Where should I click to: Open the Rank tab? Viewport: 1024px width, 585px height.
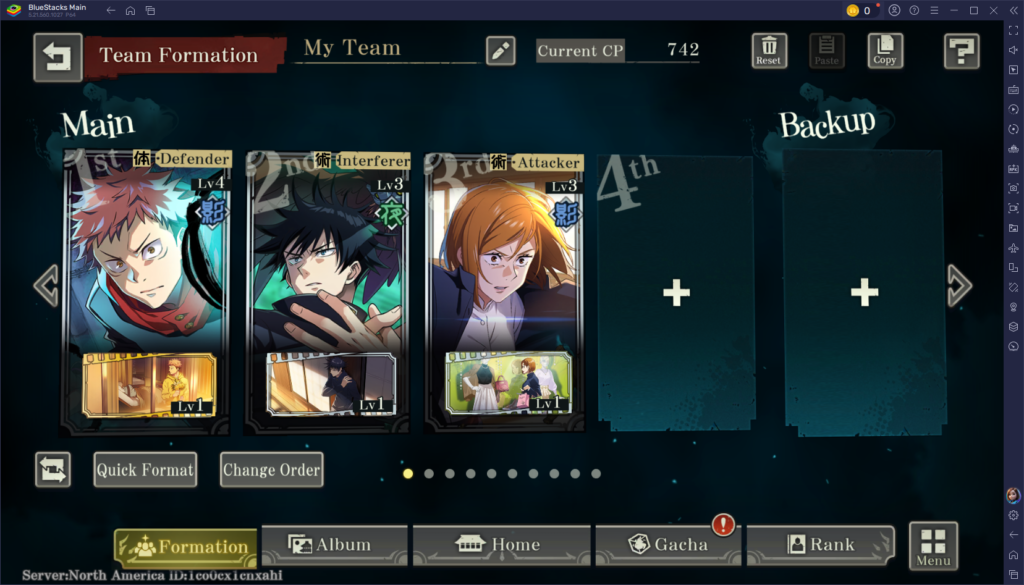pos(820,545)
